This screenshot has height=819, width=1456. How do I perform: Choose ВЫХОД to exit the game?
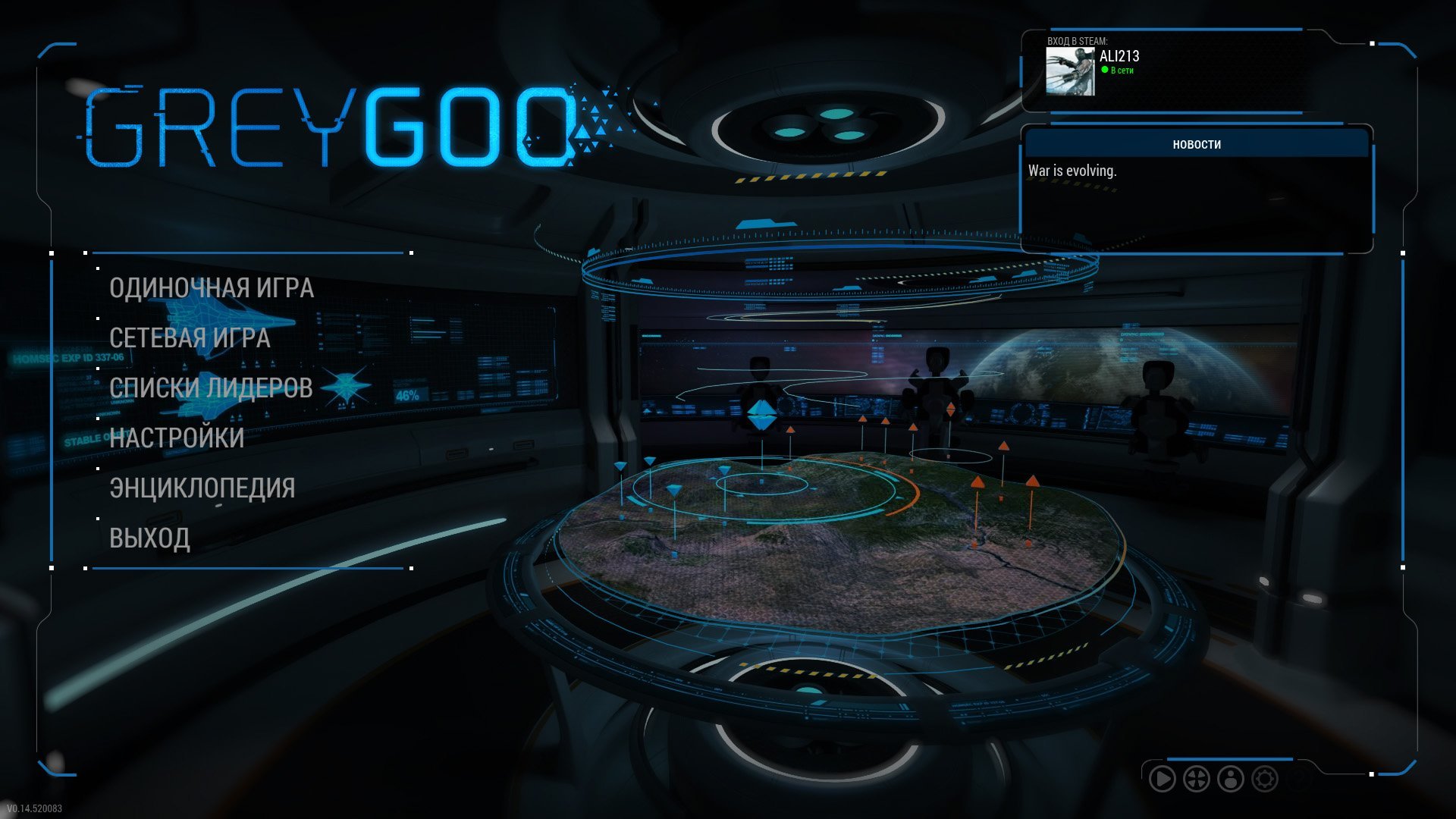149,538
